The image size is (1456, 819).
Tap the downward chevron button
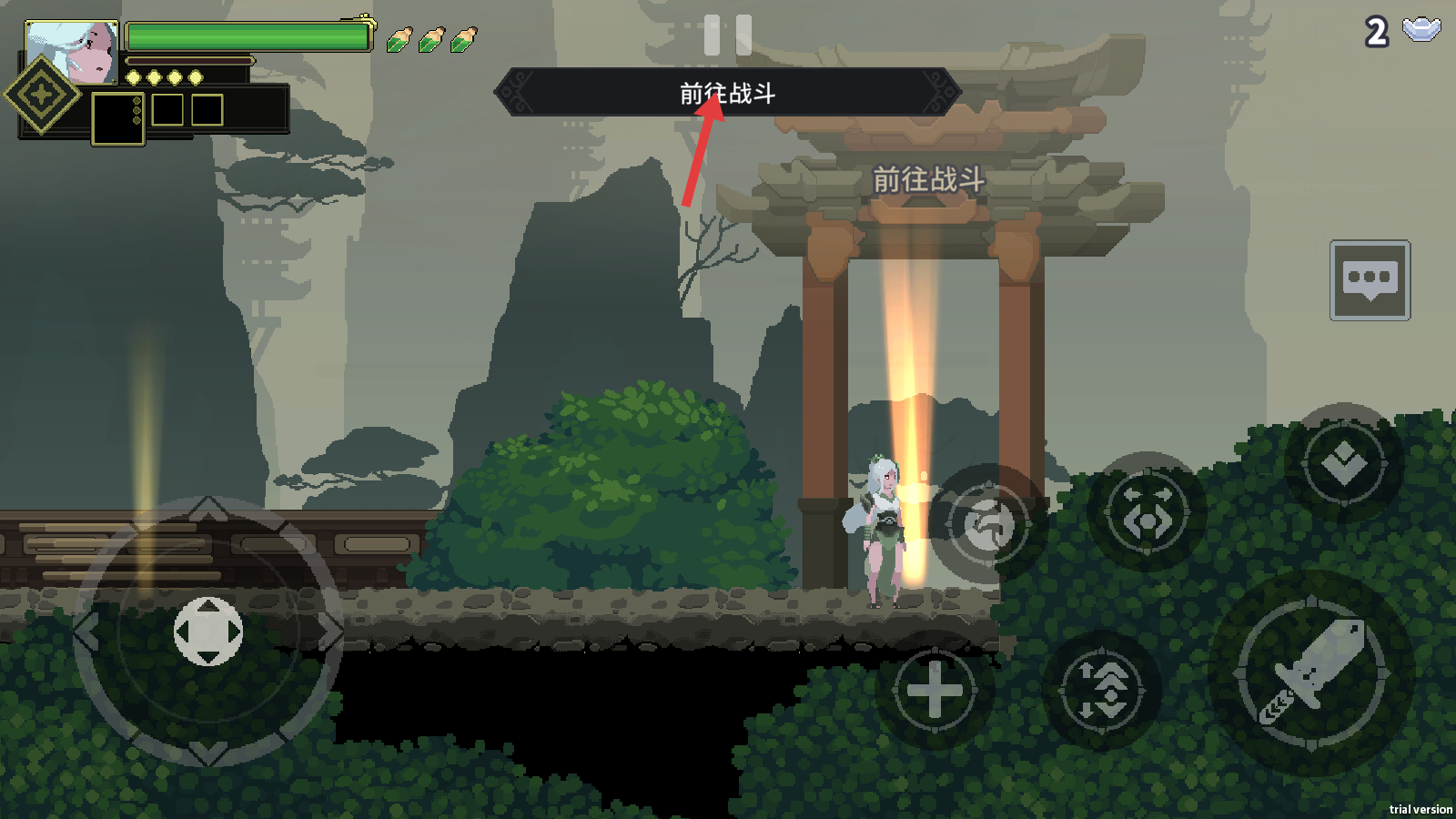tap(1344, 463)
